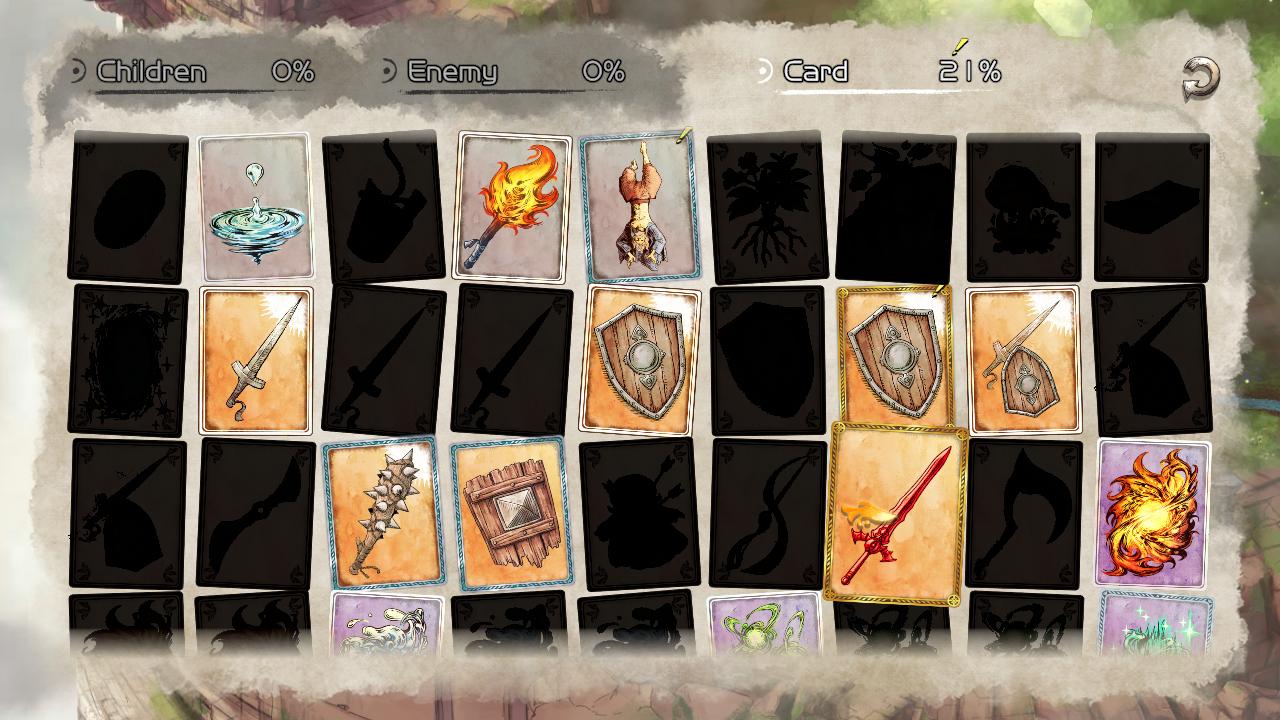Select the longsword card
Screen dimensions: 1280x720
click(255, 360)
